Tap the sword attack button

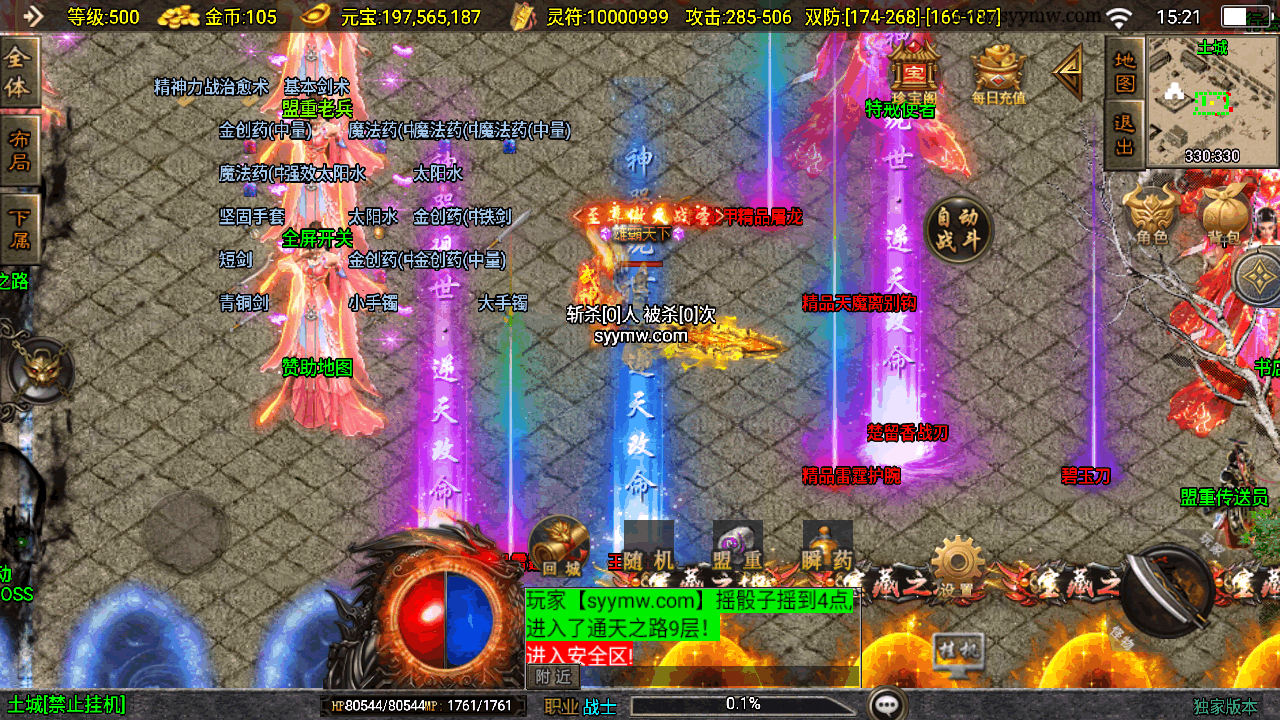coord(1167,590)
